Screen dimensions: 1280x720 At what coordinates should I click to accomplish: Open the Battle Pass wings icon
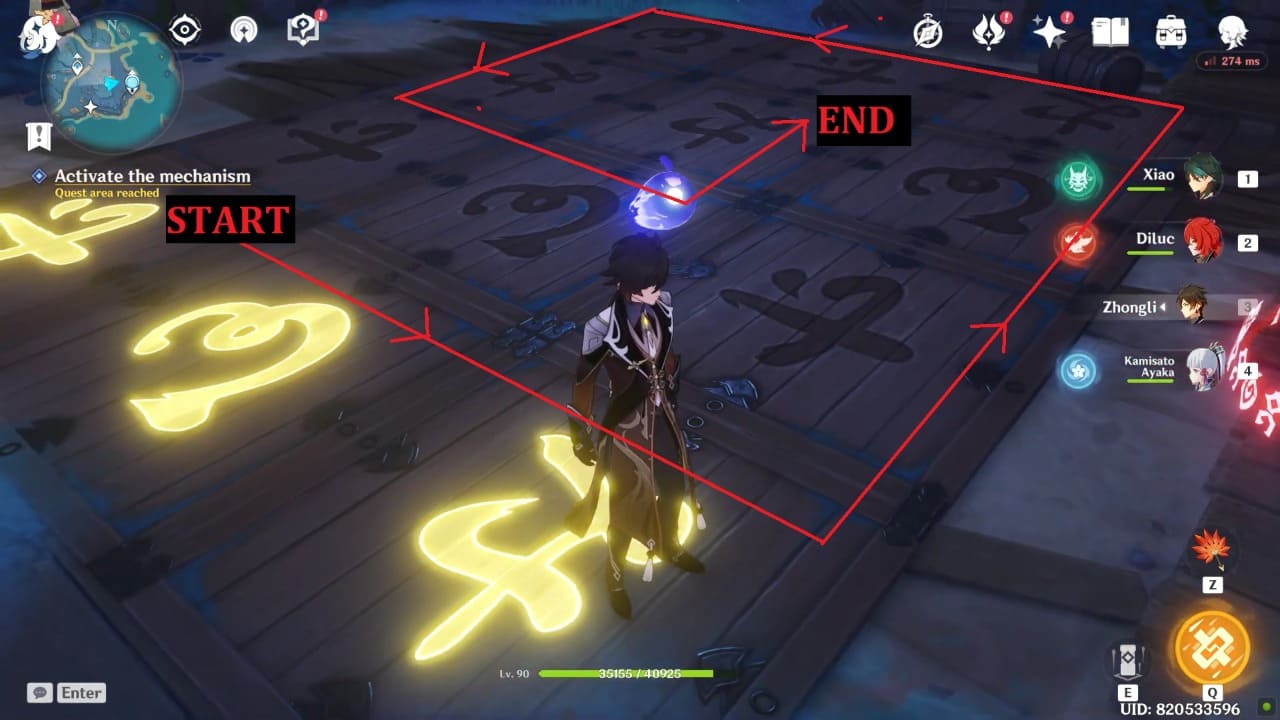tap(988, 32)
